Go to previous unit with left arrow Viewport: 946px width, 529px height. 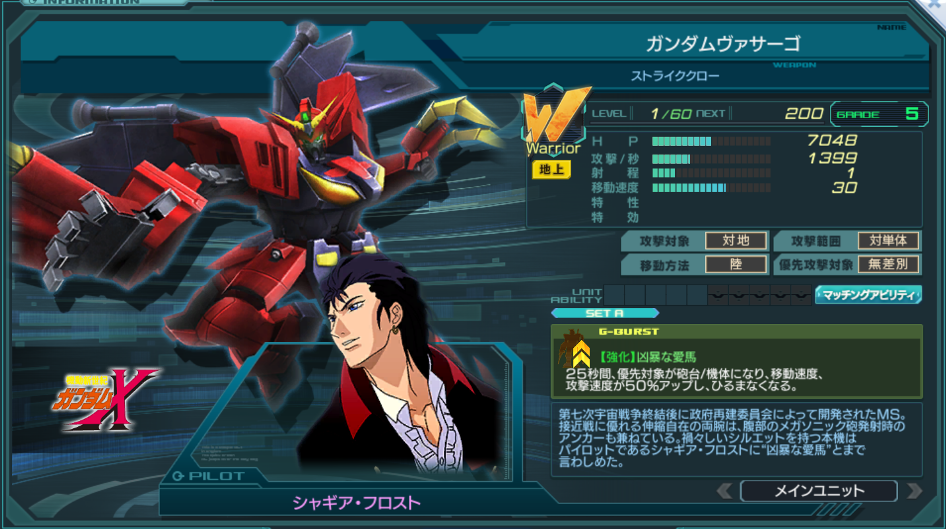click(x=725, y=491)
